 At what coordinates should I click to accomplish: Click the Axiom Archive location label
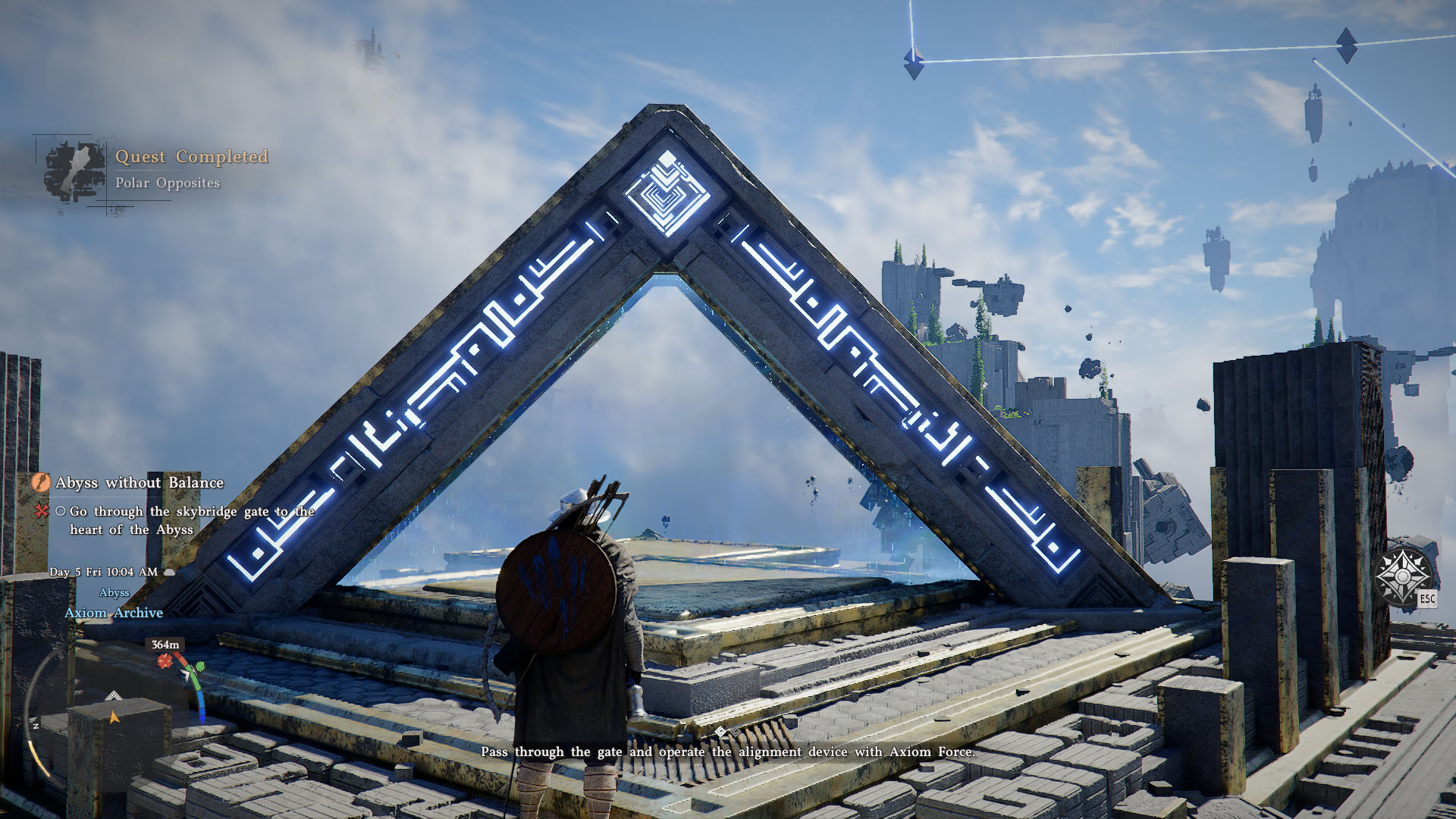pyautogui.click(x=114, y=613)
